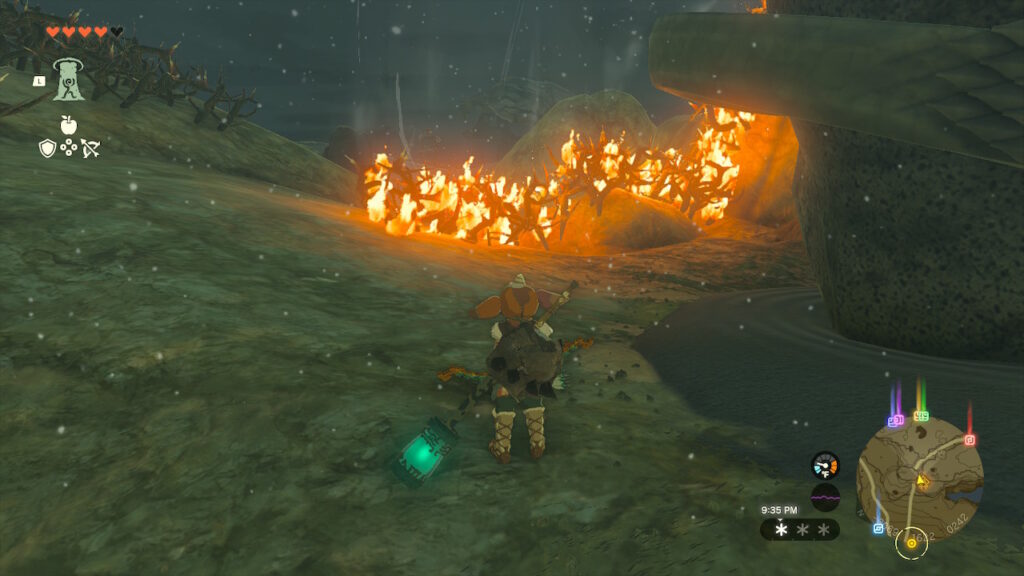
Task: Click the yellow circular quest objective marker
Action: pyautogui.click(x=911, y=543)
